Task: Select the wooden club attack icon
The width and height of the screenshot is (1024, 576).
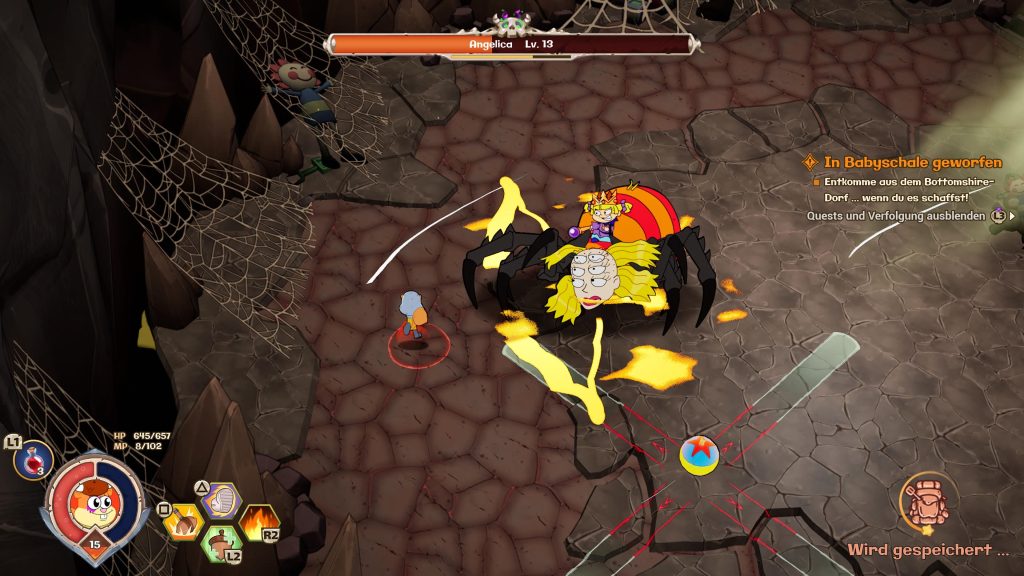Action: tap(184, 521)
